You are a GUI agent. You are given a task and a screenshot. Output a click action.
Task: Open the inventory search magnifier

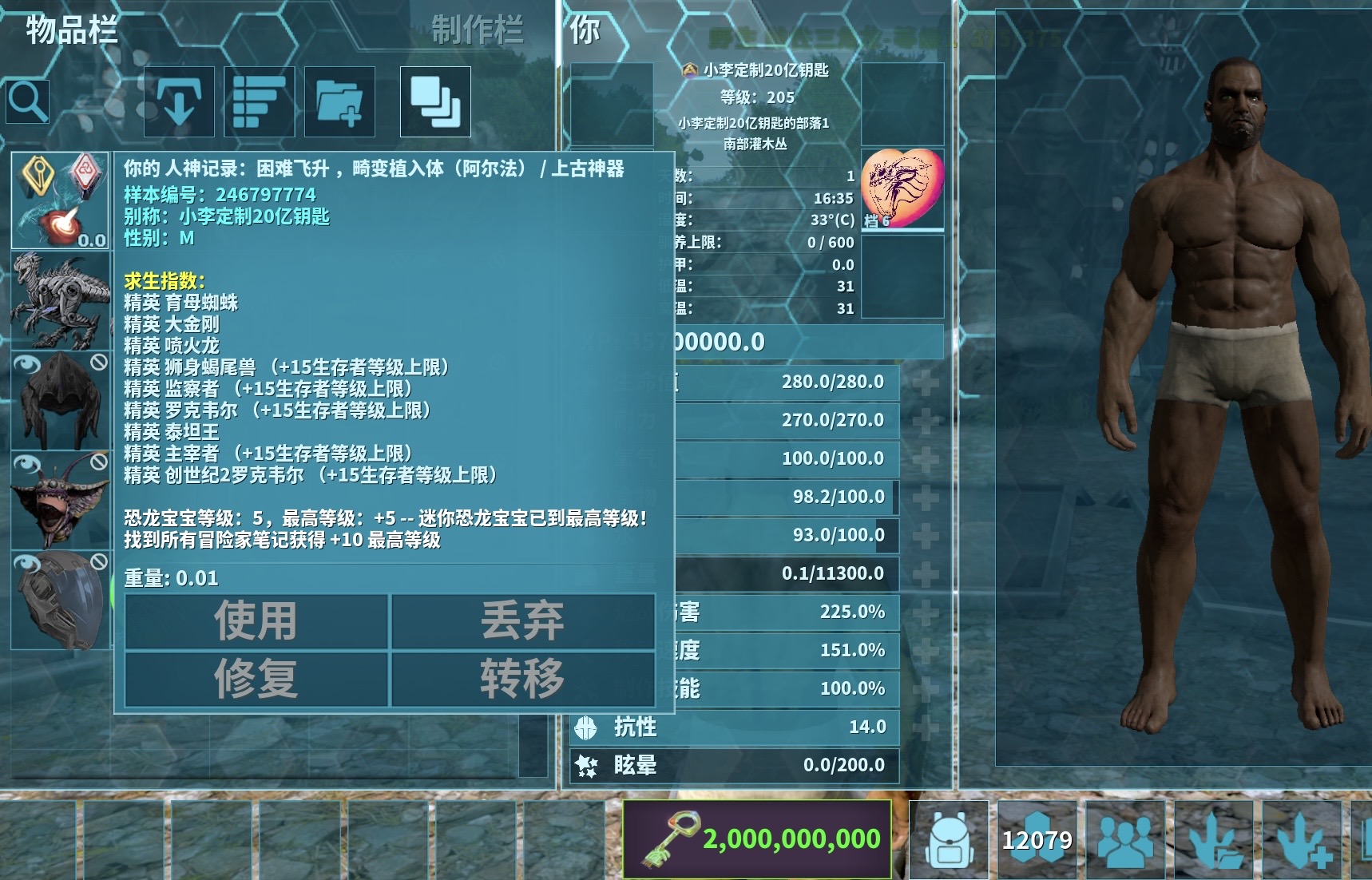pyautogui.click(x=28, y=101)
